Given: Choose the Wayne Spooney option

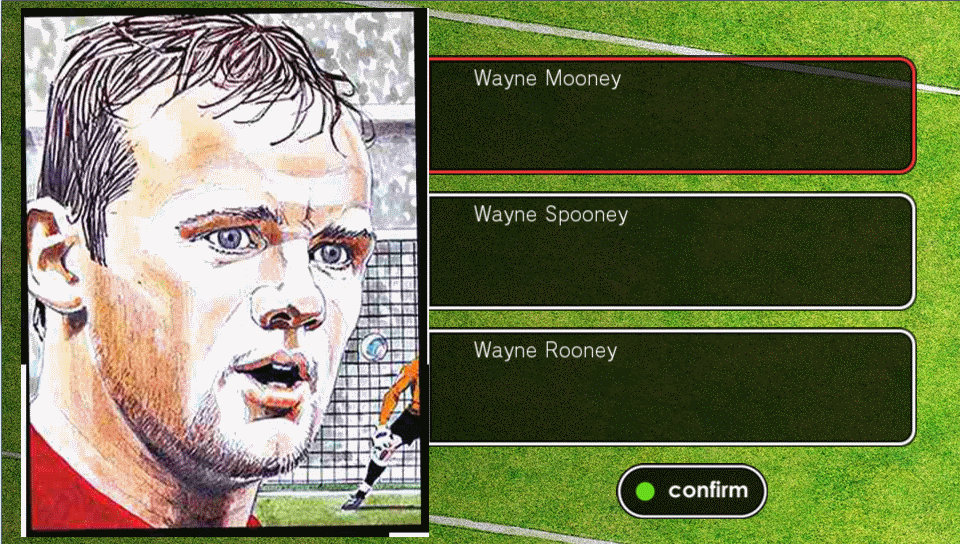Looking at the screenshot, I should pos(670,251).
